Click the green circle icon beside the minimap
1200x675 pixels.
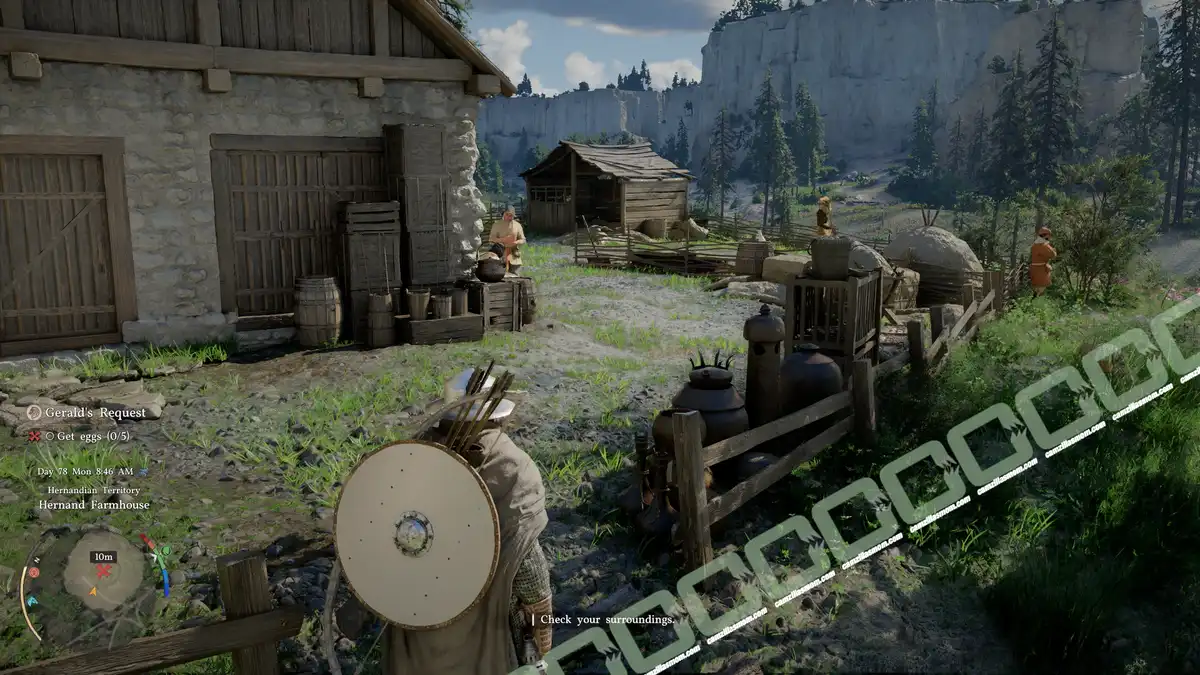[x=164, y=549]
